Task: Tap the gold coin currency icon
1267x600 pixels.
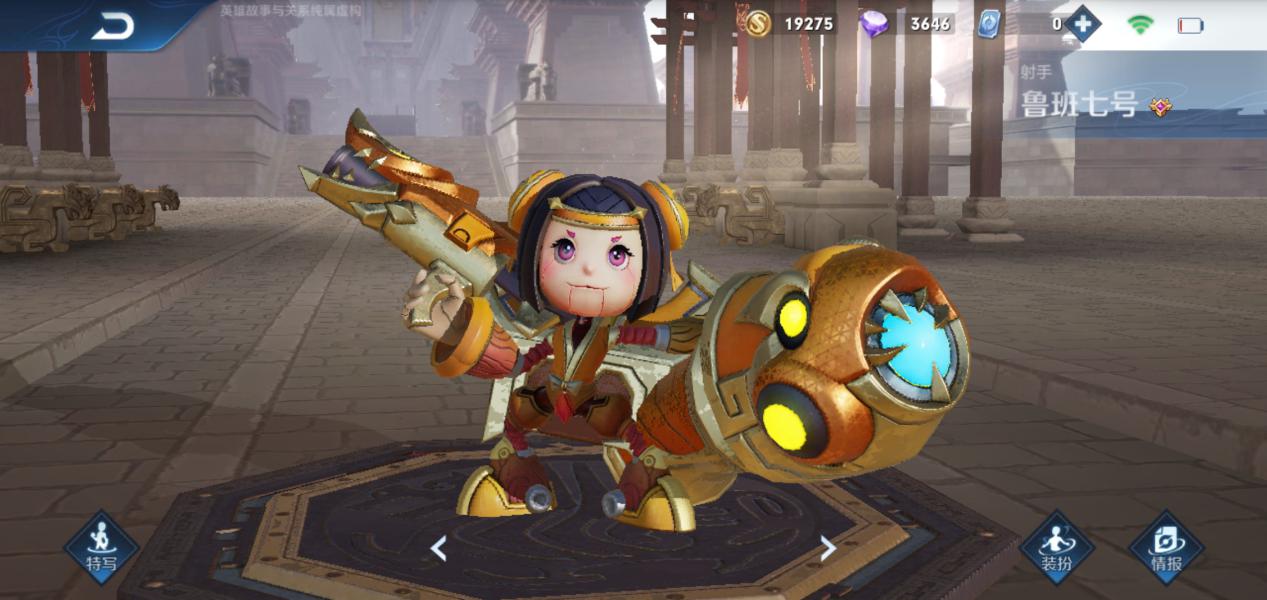Action: click(758, 23)
